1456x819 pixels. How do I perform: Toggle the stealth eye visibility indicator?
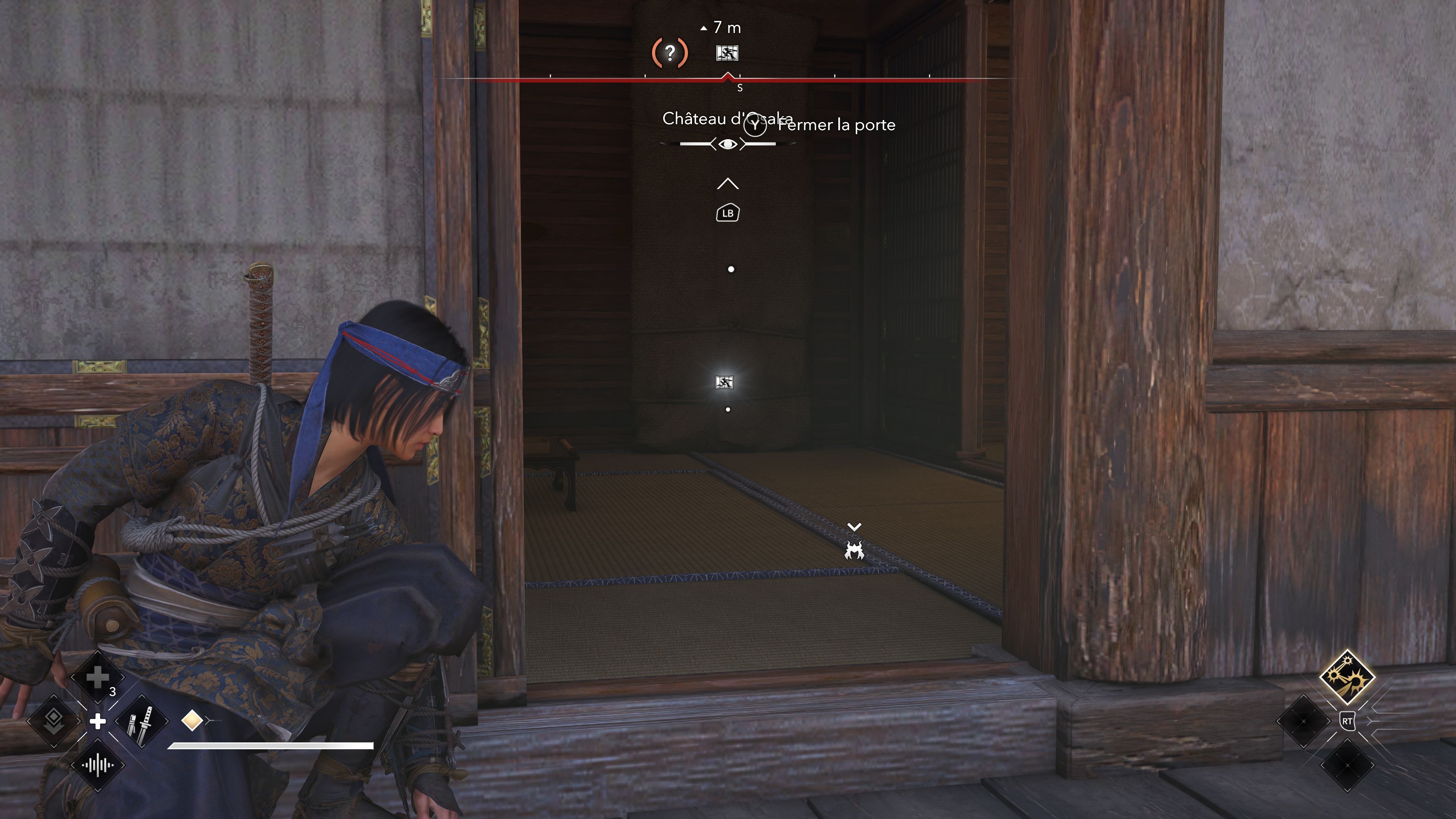click(x=728, y=144)
